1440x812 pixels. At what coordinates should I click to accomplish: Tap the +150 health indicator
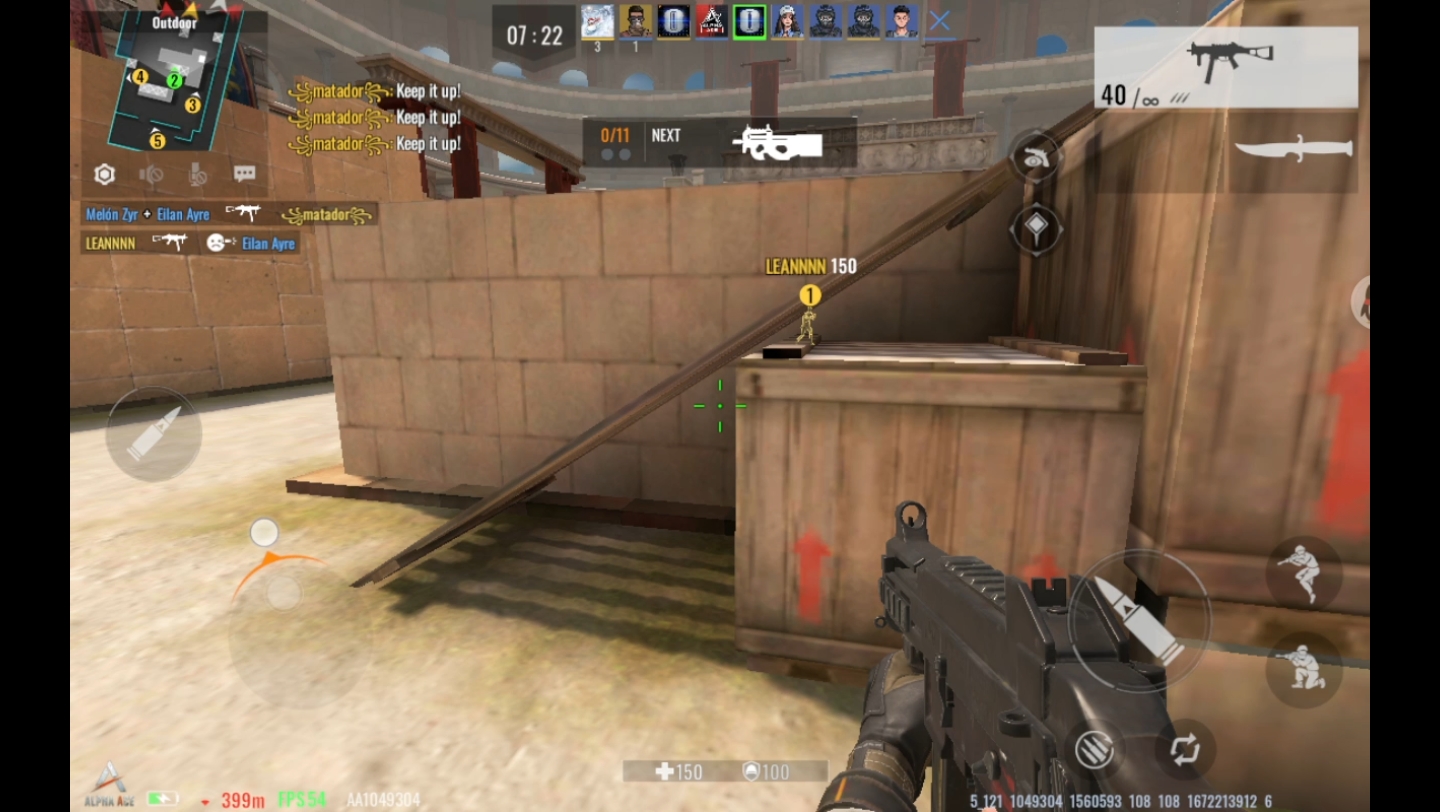click(676, 771)
